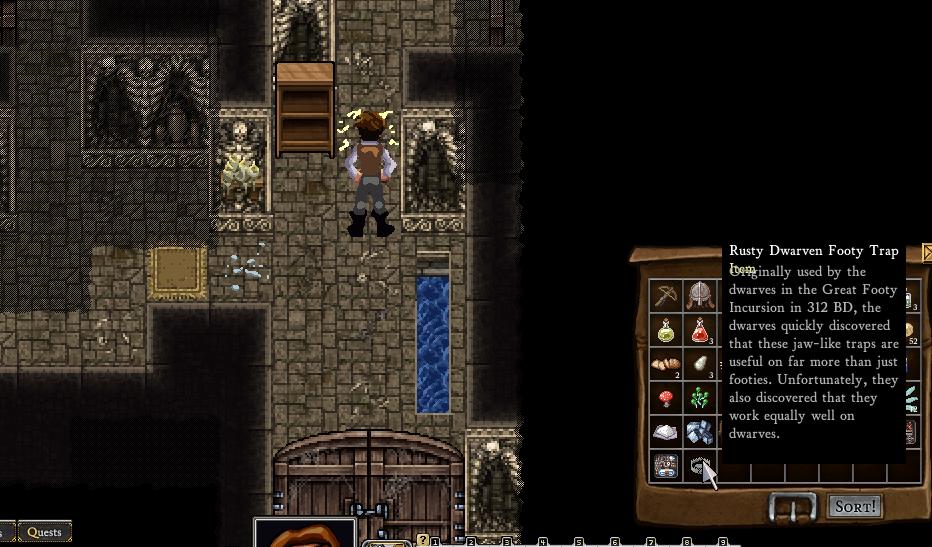Choose the white powder pile item
932x547 pixels.
click(666, 432)
